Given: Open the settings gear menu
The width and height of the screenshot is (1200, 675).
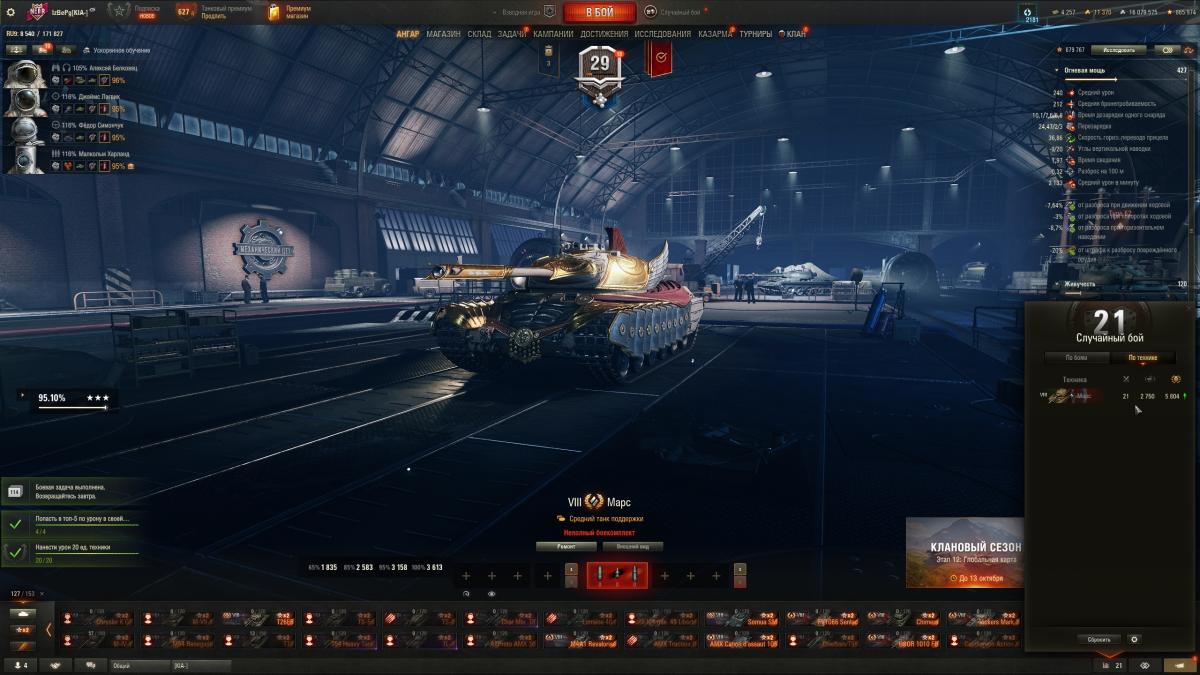Looking at the screenshot, I should click(x=12, y=12).
